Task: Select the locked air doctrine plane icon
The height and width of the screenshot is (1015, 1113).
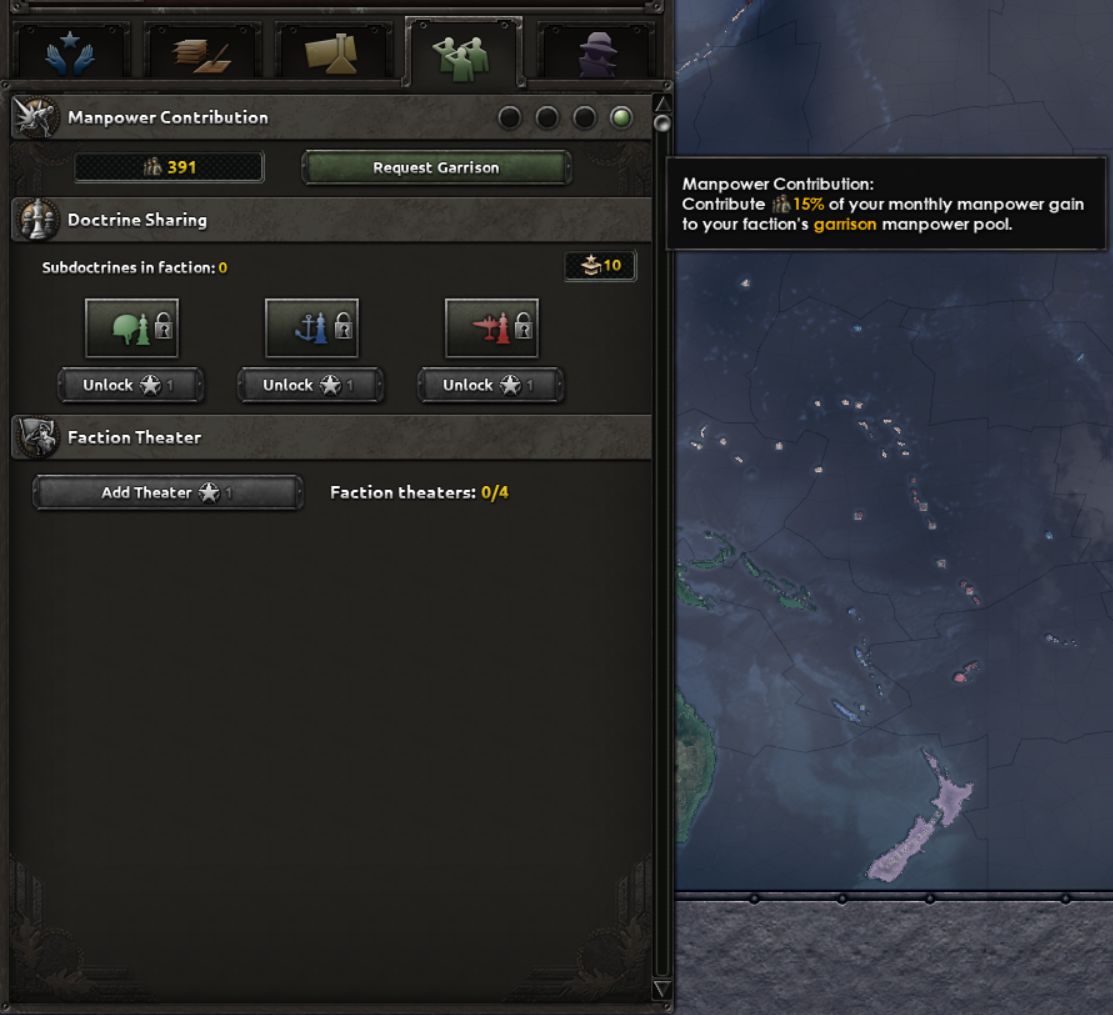Action: pos(492,328)
